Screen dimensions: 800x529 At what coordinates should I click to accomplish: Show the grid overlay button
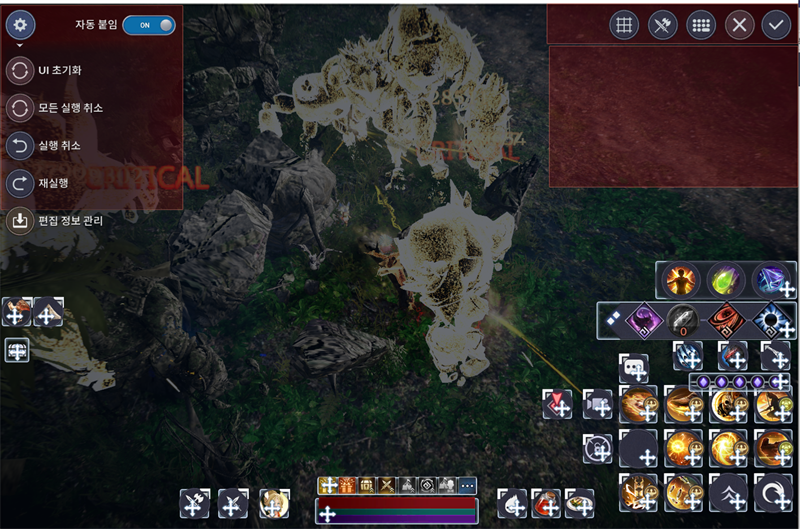click(624, 25)
